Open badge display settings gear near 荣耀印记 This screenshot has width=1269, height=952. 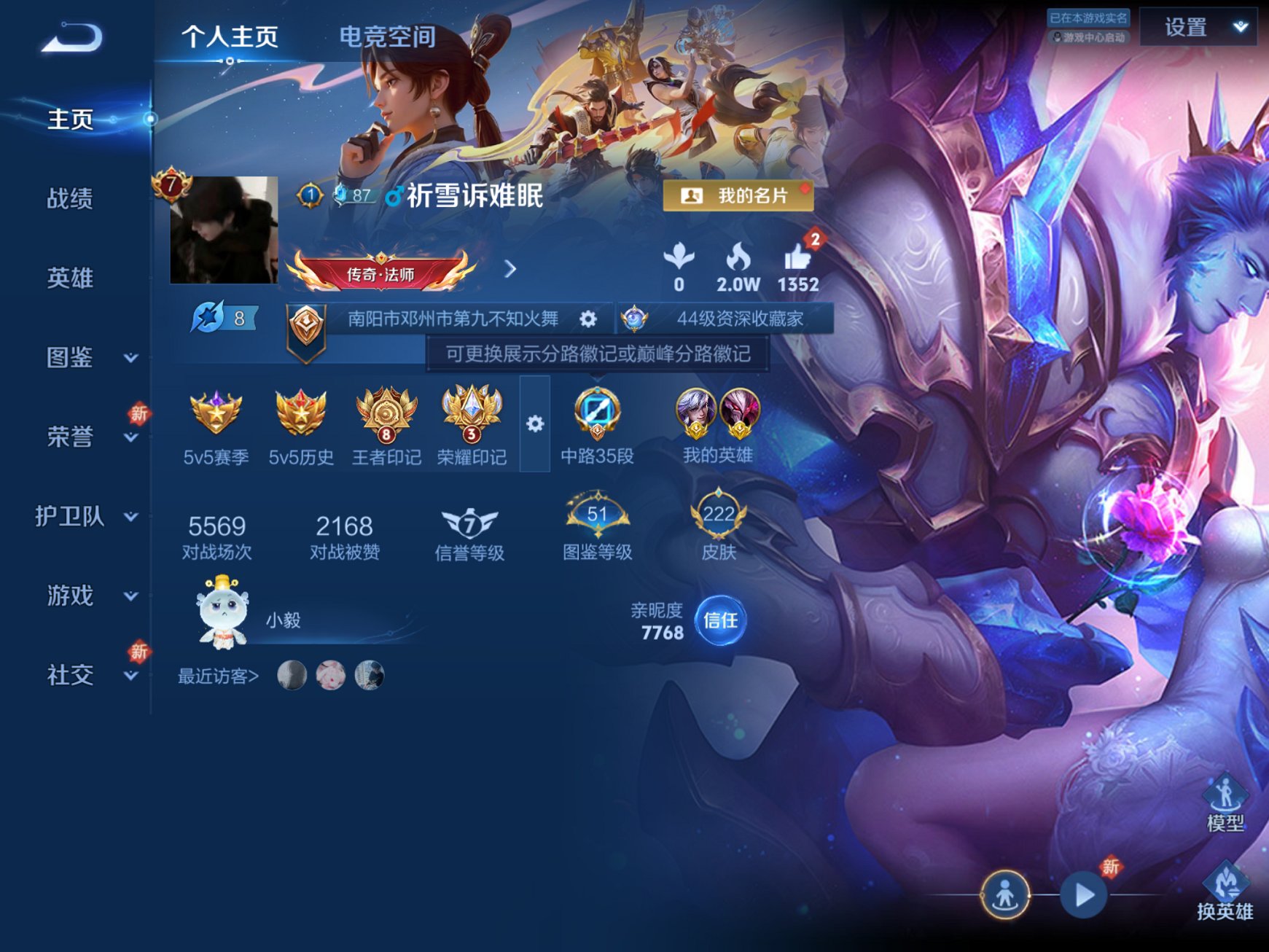[536, 422]
